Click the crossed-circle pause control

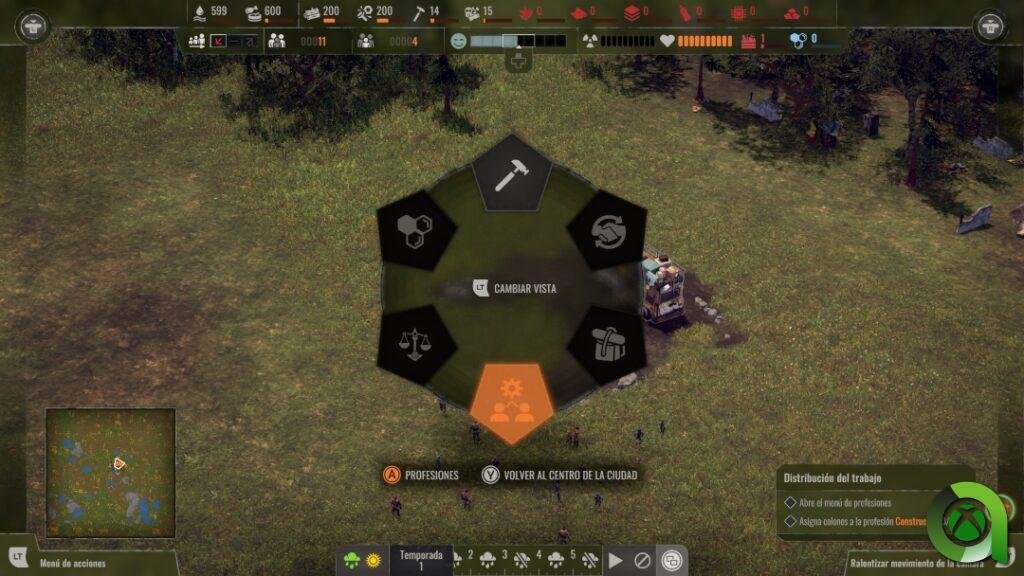point(643,561)
